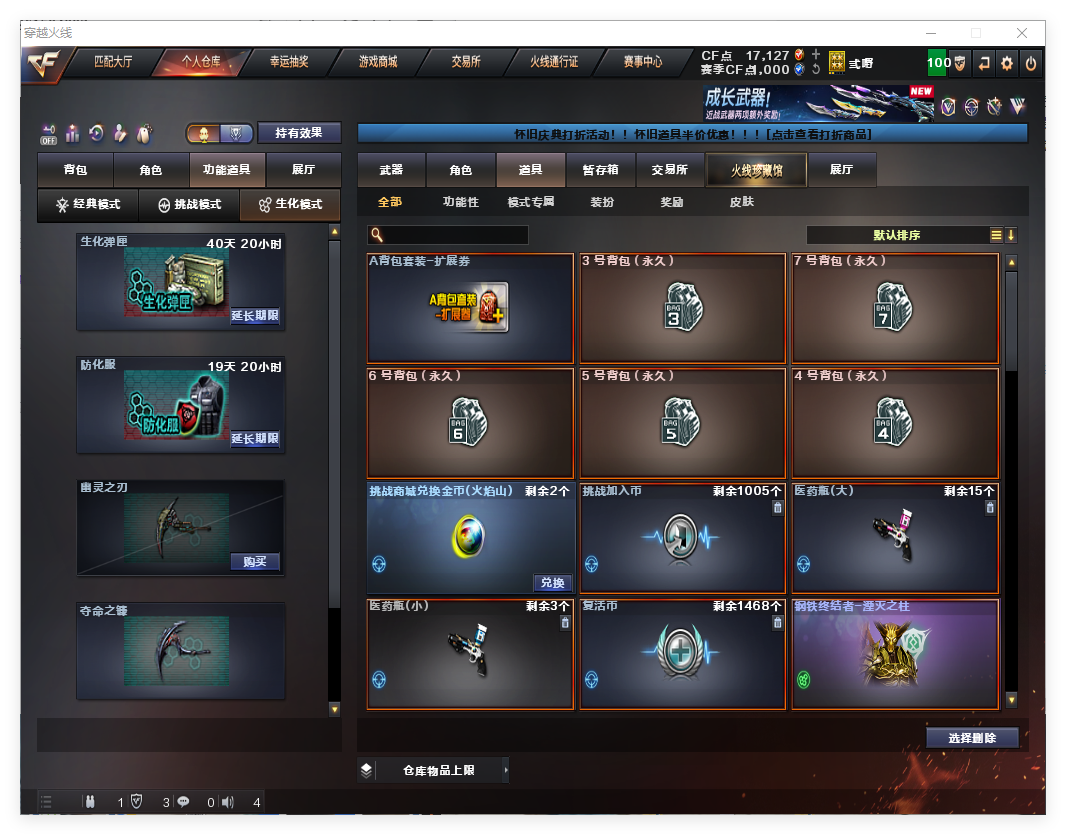
Task: Redeem the 挑战商城兑换金币 item
Action: [x=553, y=583]
